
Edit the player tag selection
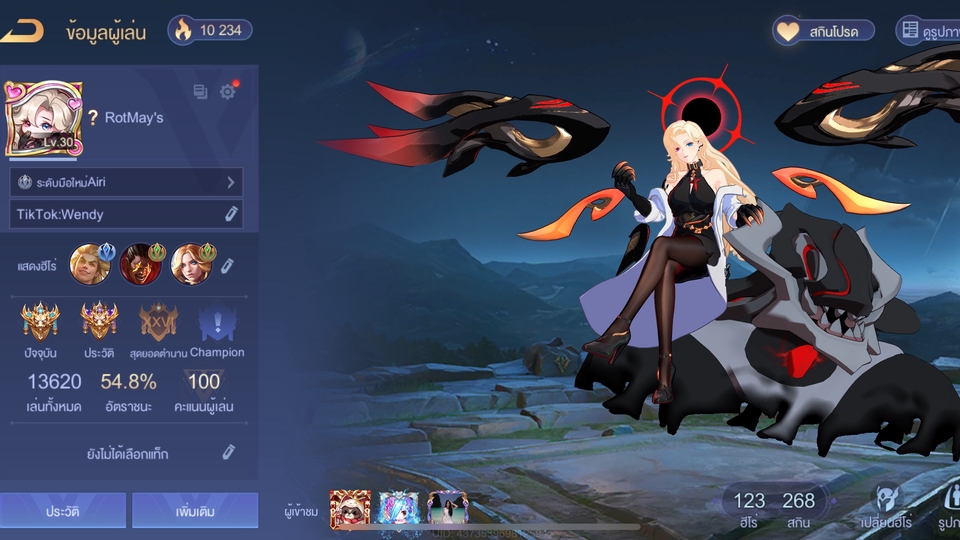[229, 453]
